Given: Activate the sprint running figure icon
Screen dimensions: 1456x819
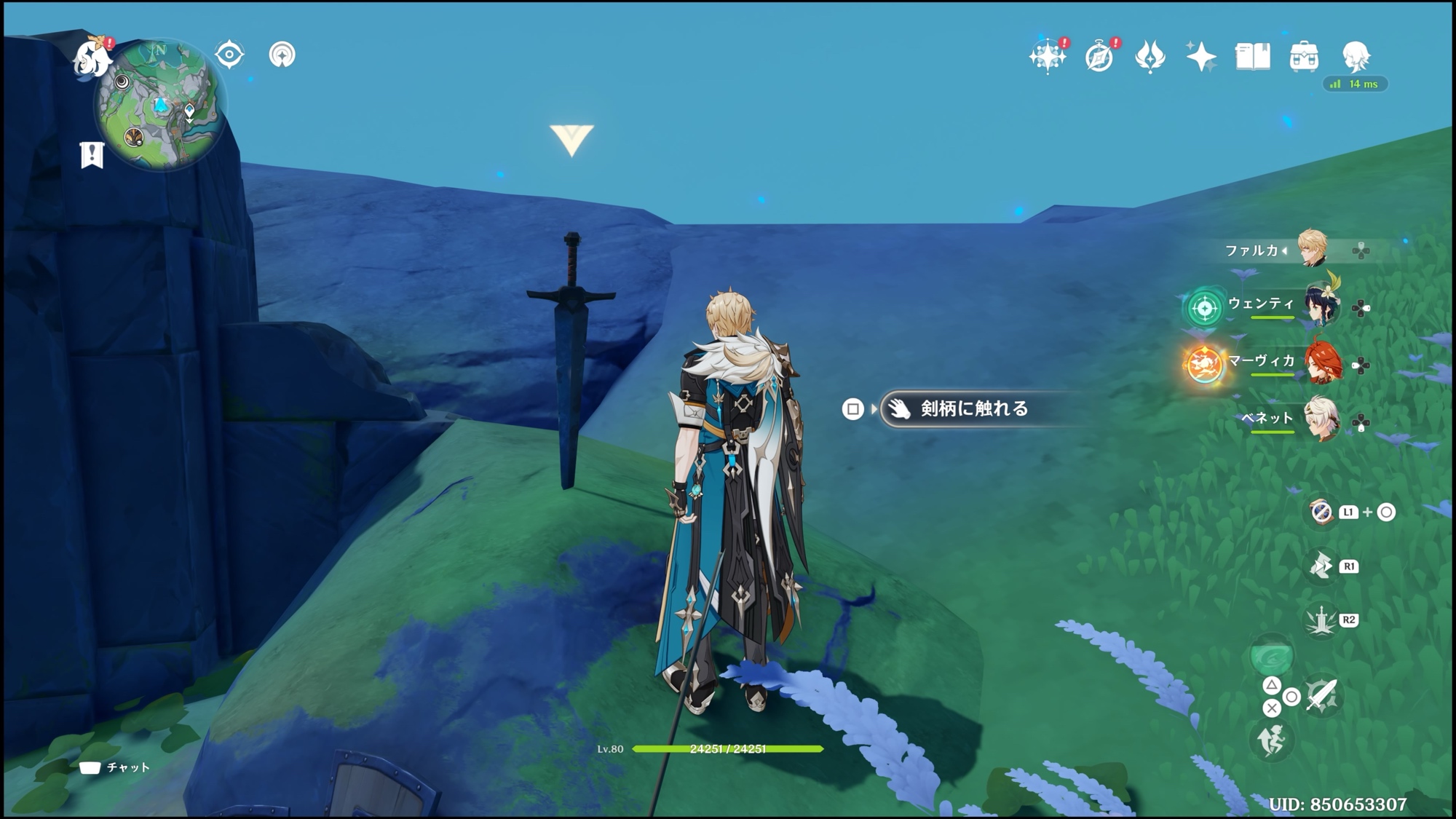Looking at the screenshot, I should (1271, 740).
